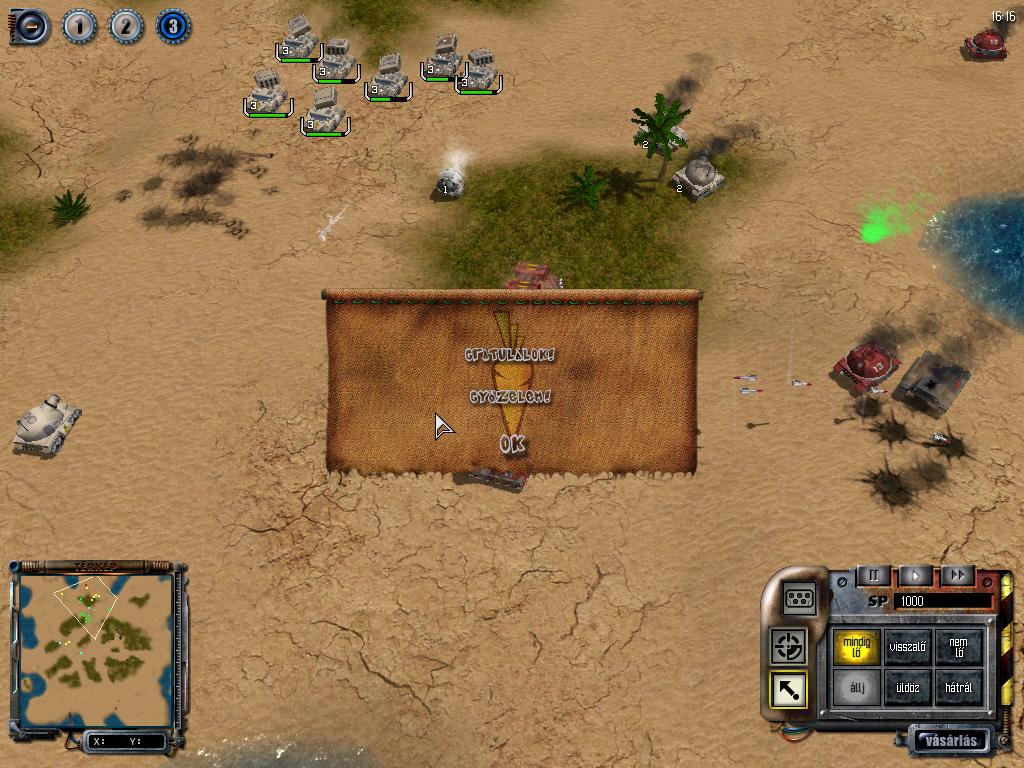Choose the 'mindig lő' fire mode
This screenshot has height=768, width=1024.
857,646
